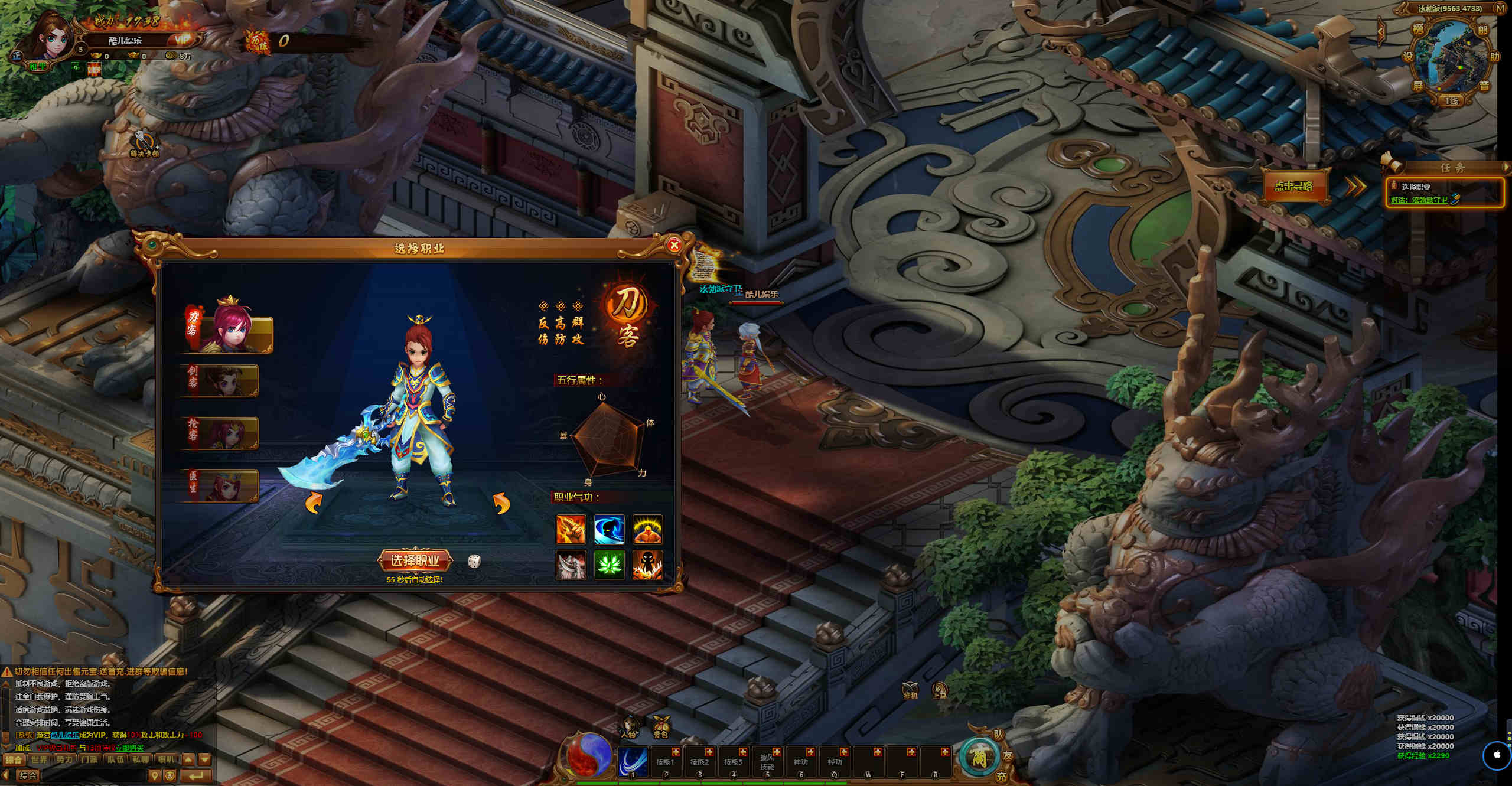Open the 商 shop round button
Image resolution: width=1512 pixels, height=786 pixels.
pyautogui.click(x=979, y=758)
